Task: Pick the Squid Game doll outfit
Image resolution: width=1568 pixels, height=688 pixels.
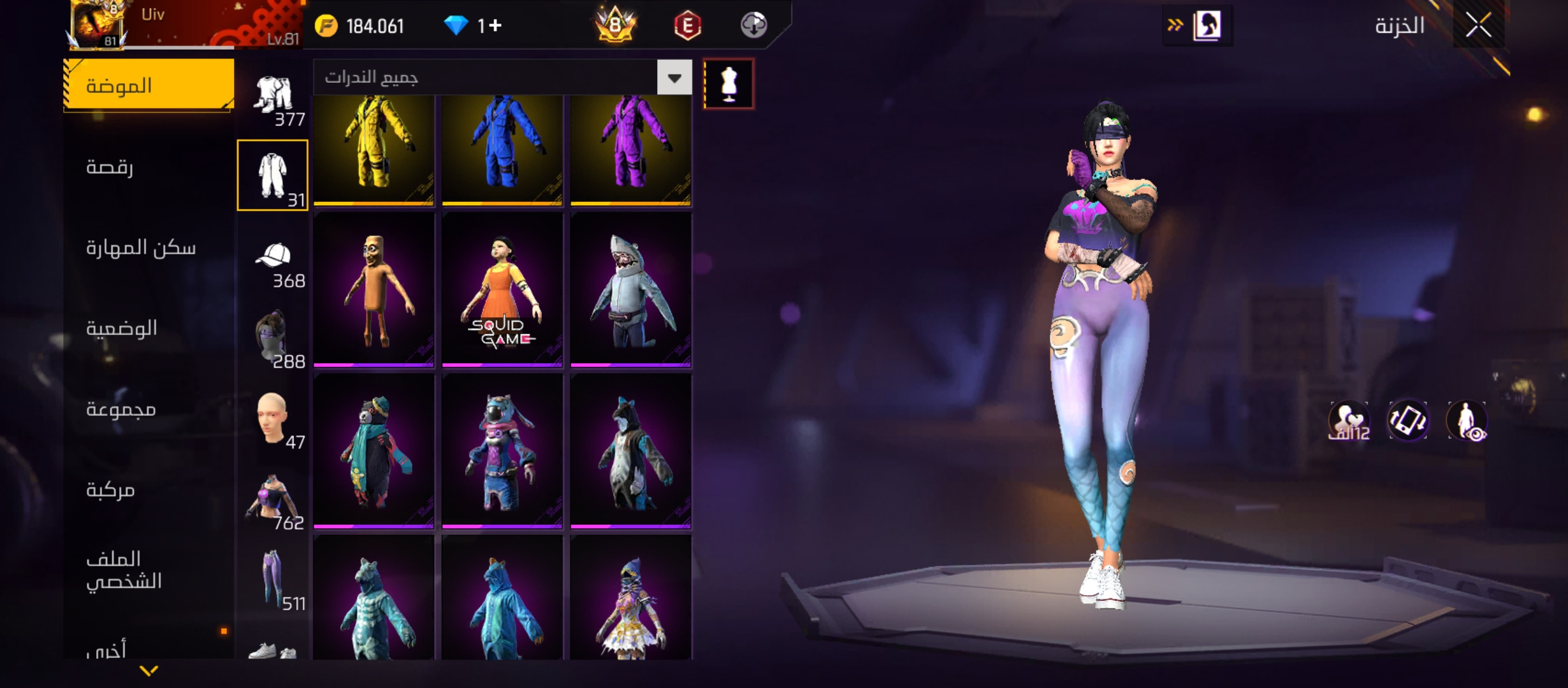Action: 502,290
